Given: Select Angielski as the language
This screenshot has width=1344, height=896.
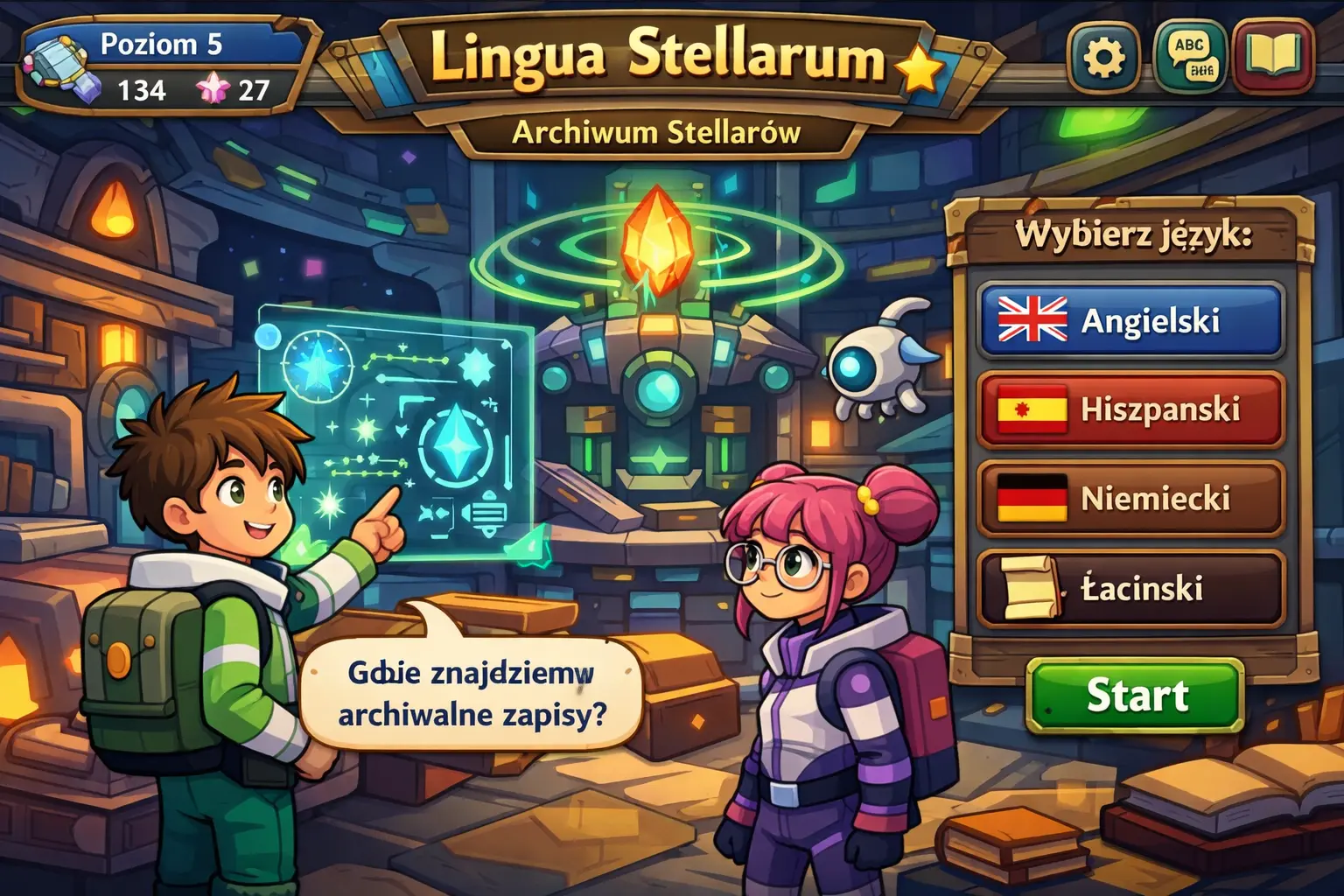Looking at the screenshot, I should [1130, 324].
